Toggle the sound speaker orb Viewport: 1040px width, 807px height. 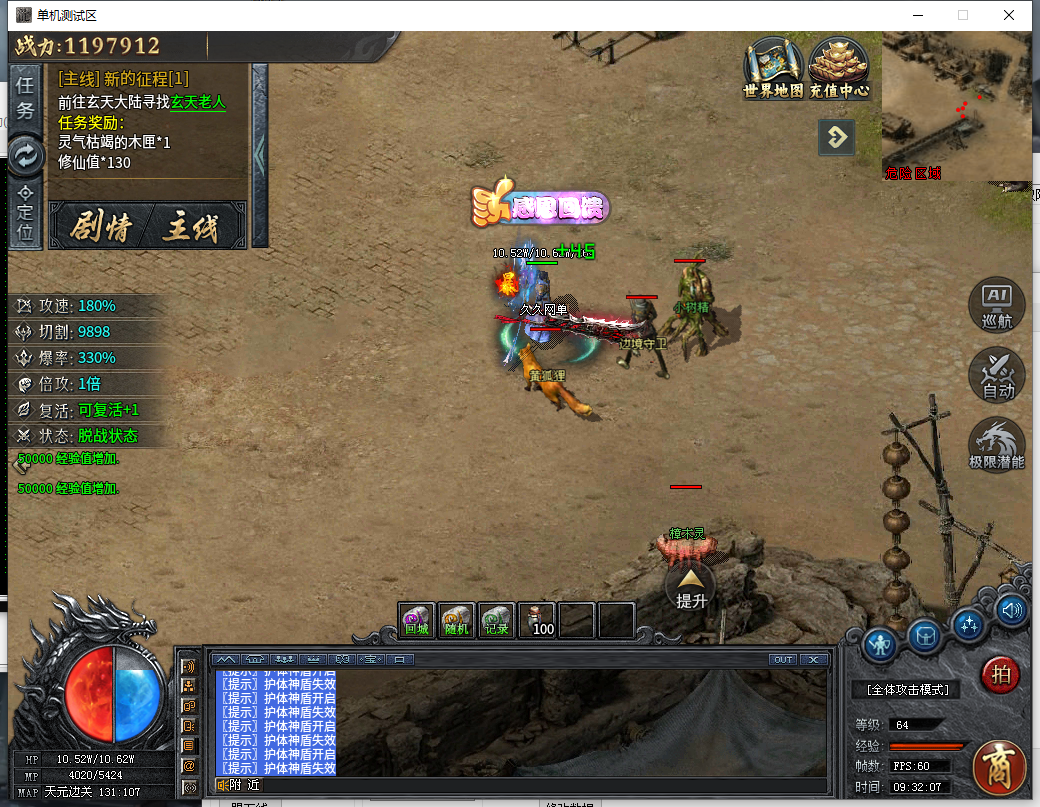1012,609
